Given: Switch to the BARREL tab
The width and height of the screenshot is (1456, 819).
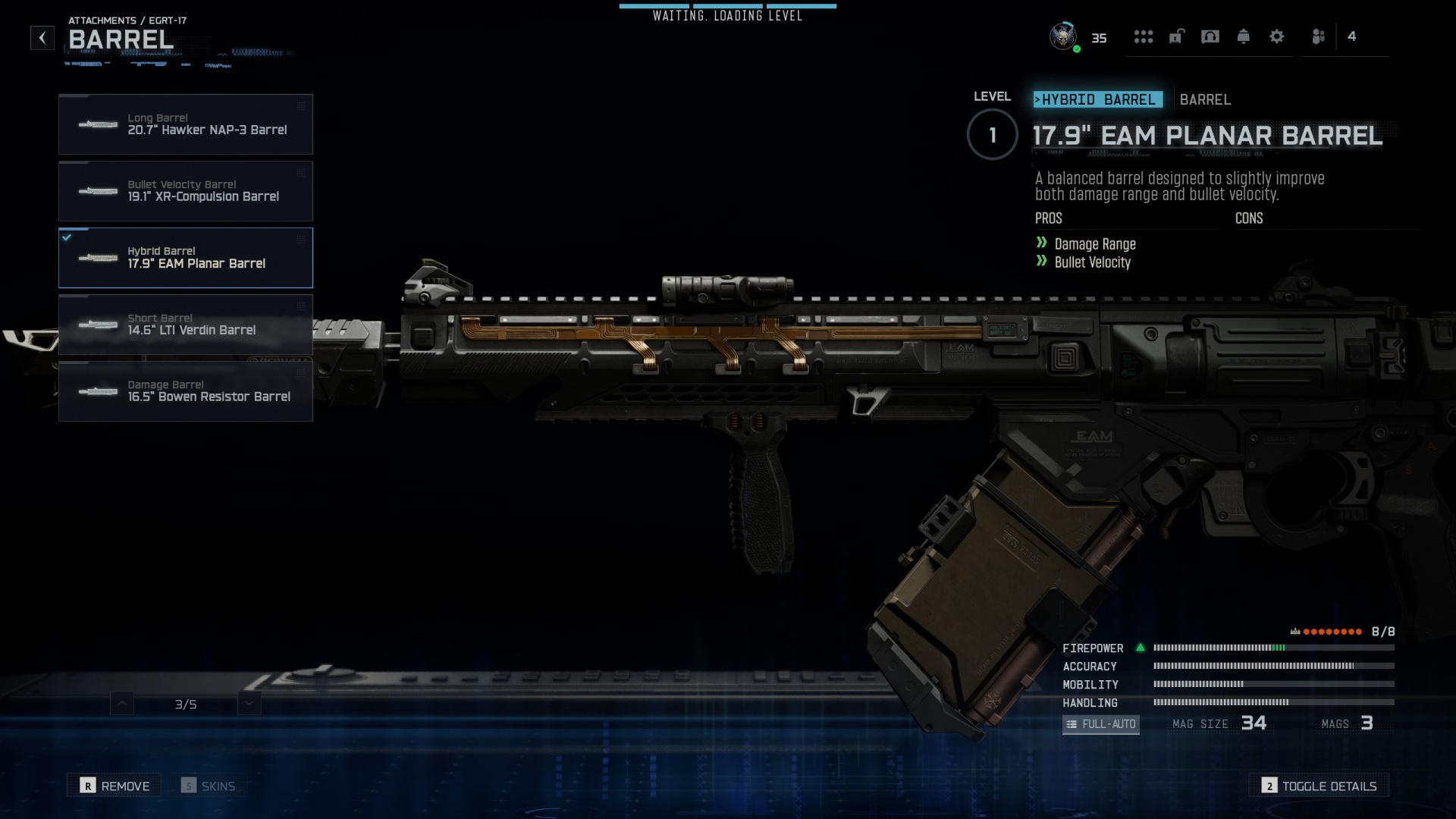Looking at the screenshot, I should (x=1205, y=99).
